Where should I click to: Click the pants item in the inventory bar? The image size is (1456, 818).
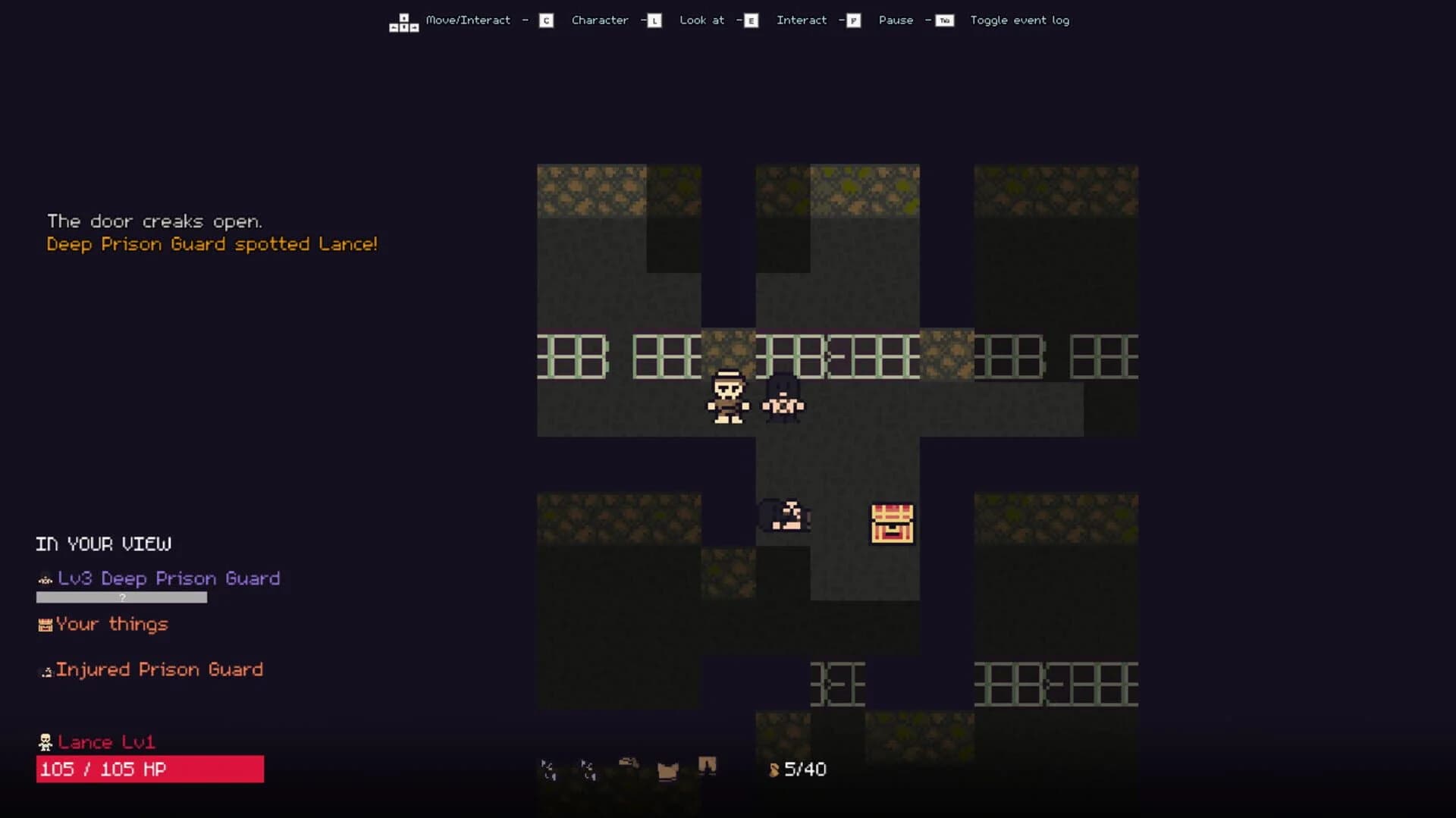[707, 767]
